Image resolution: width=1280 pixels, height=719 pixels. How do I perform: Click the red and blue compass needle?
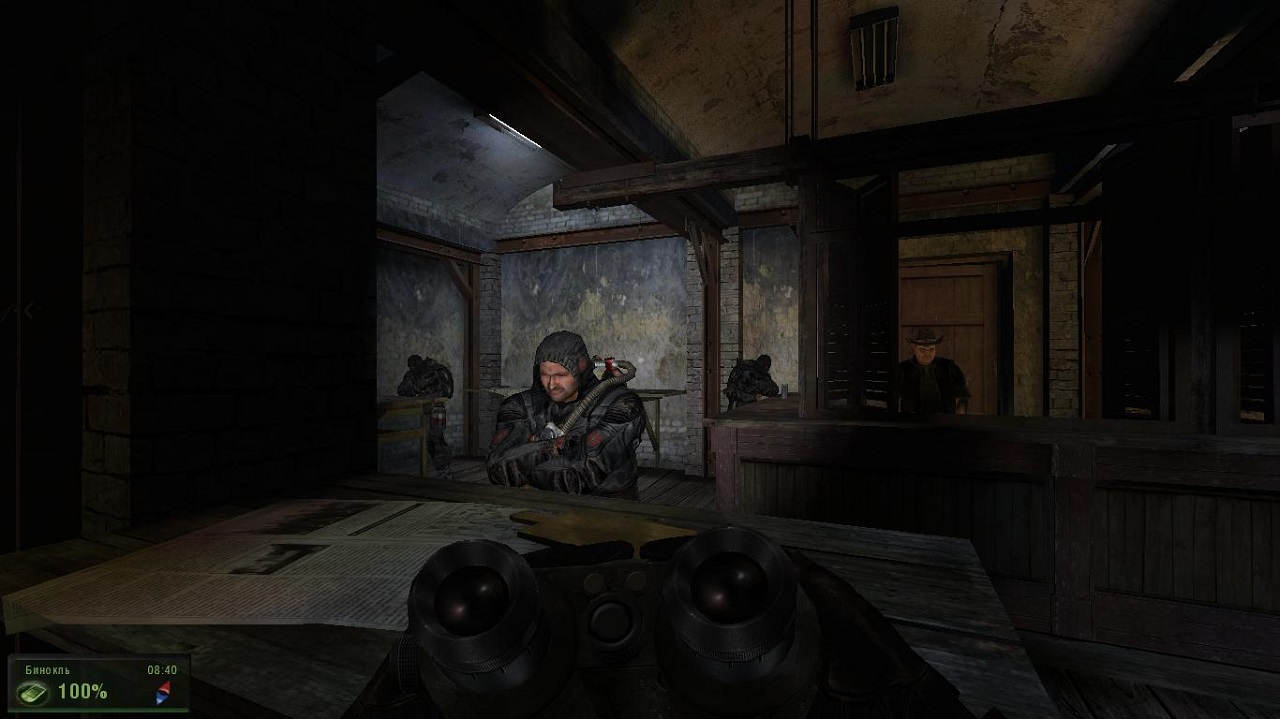tap(164, 691)
